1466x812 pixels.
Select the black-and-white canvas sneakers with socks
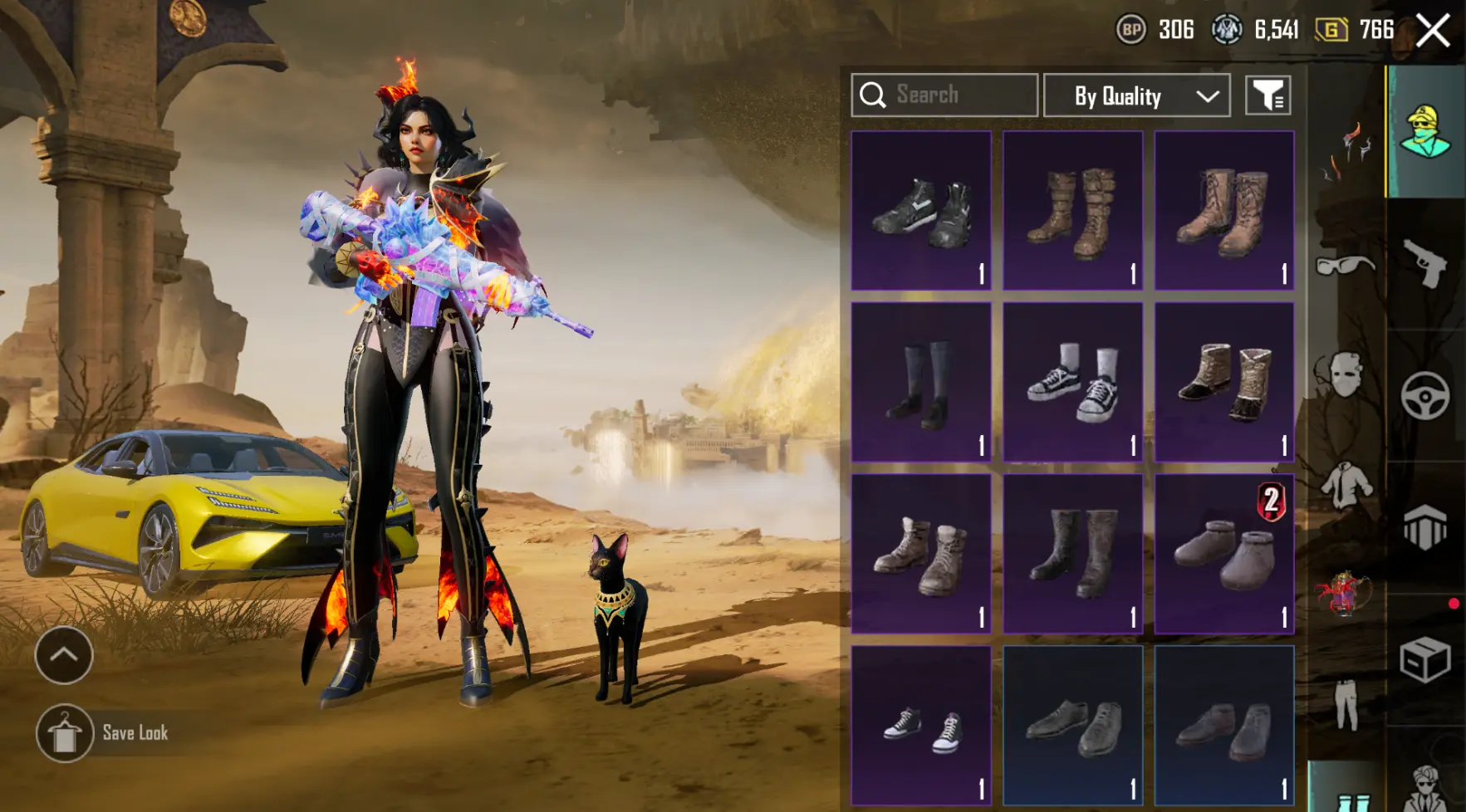click(1072, 383)
